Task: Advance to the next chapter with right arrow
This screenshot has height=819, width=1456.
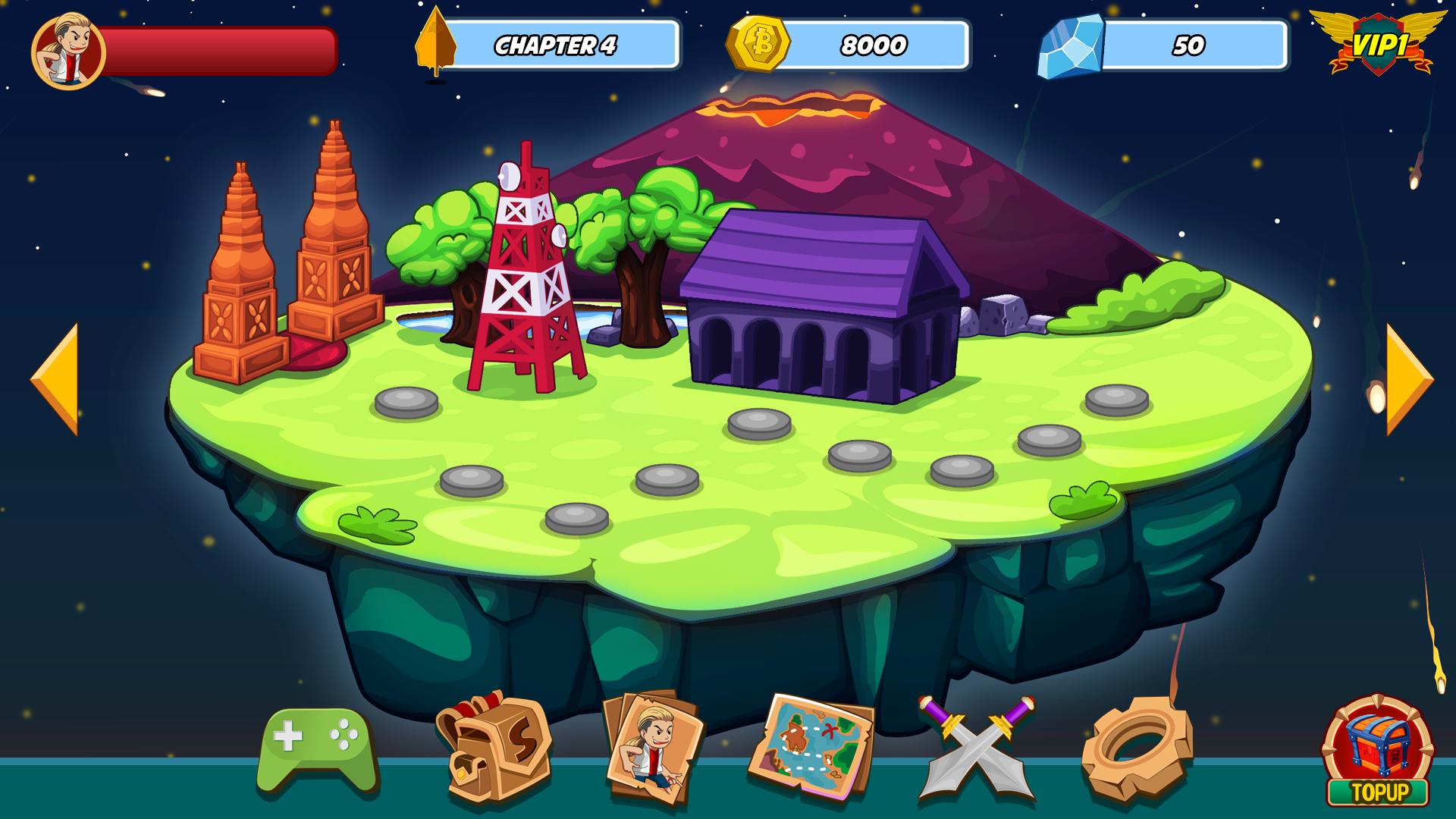Action: point(1408,379)
